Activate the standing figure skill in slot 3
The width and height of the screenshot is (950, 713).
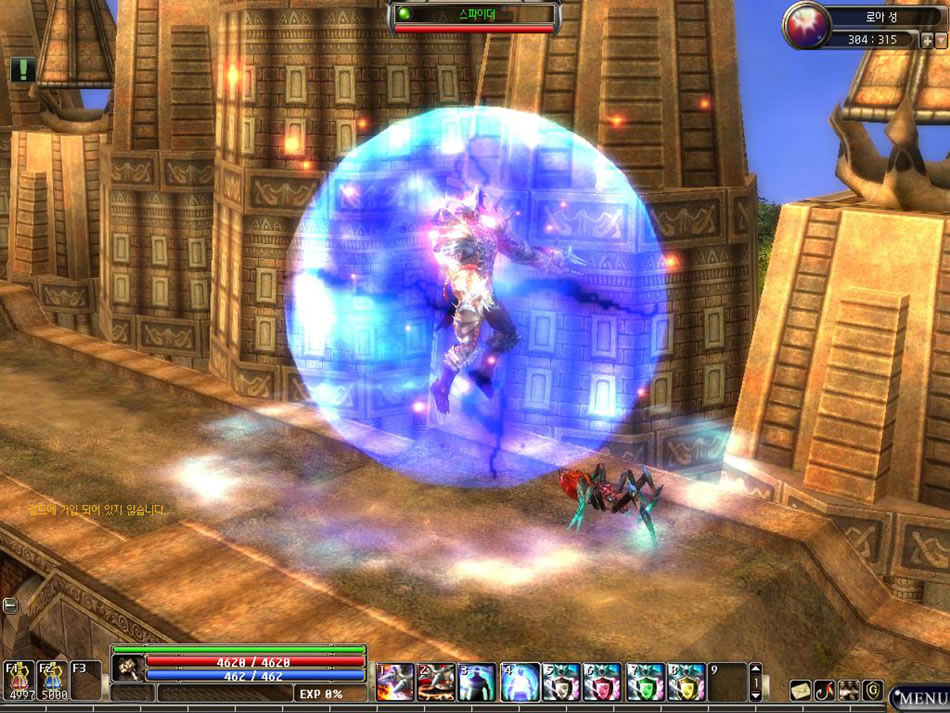click(x=478, y=681)
